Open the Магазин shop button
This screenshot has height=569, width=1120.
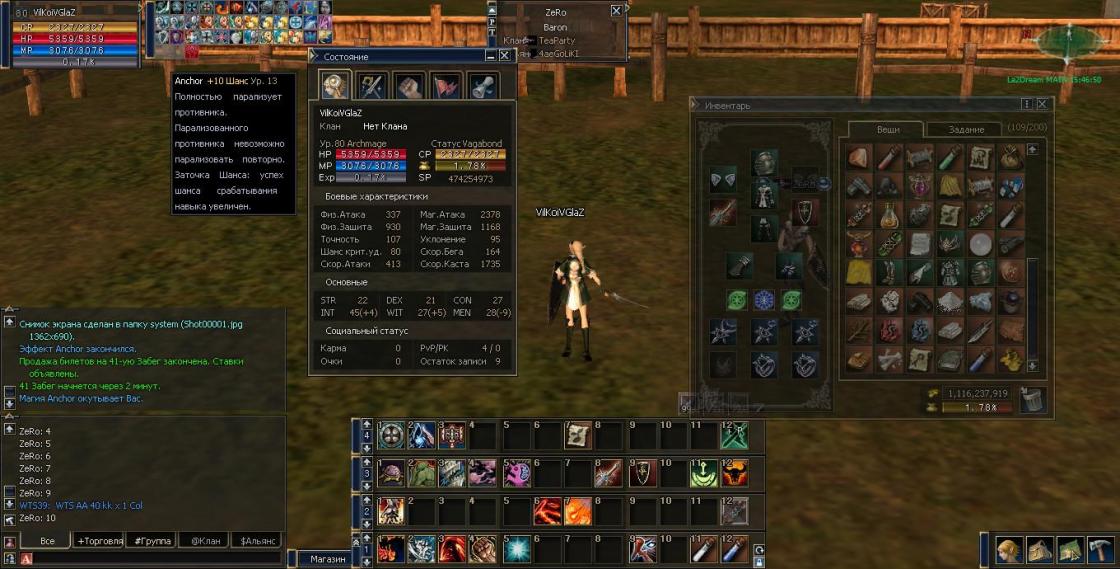[x=327, y=559]
